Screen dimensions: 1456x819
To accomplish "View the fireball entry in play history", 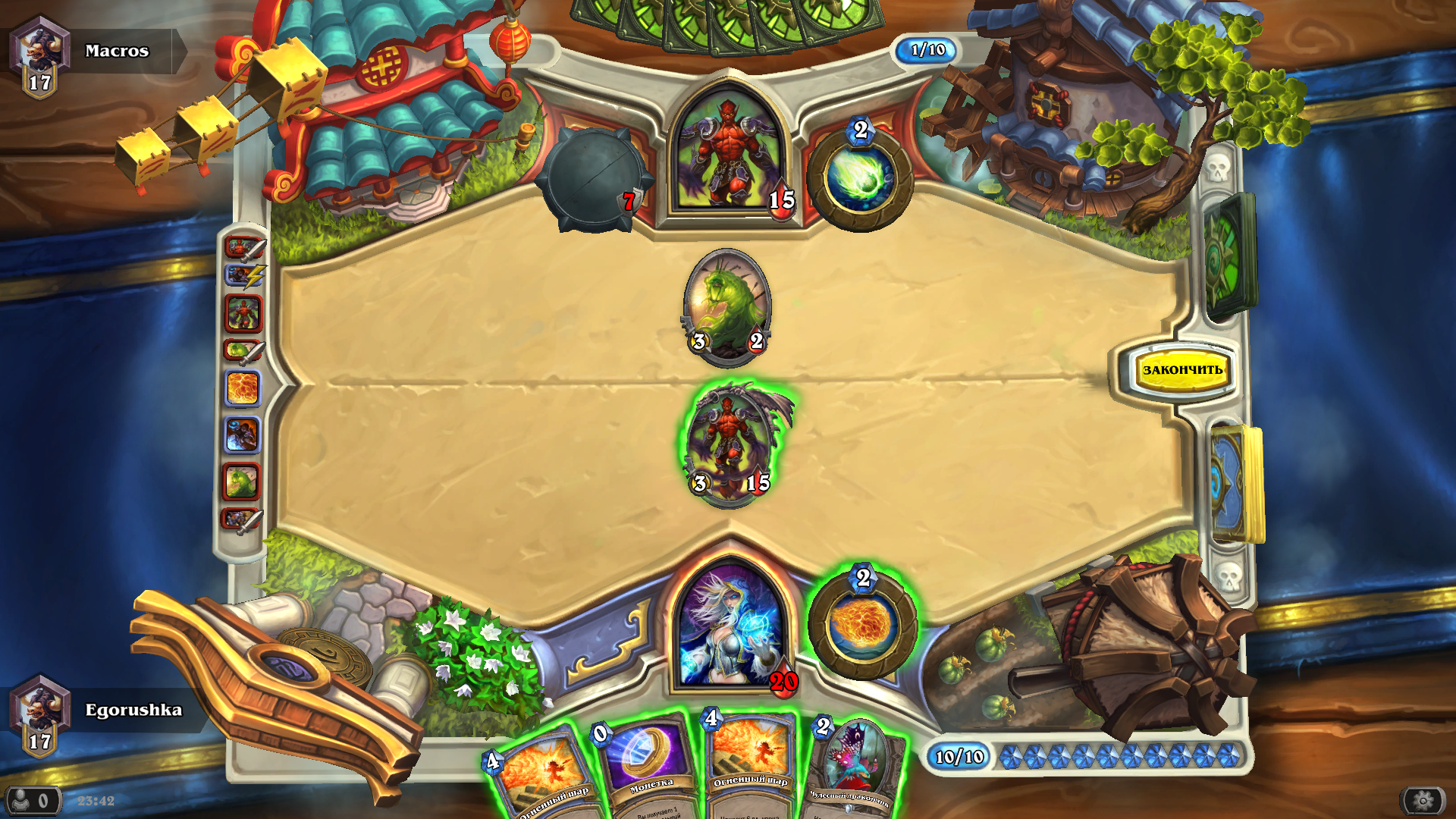I will point(243,388).
